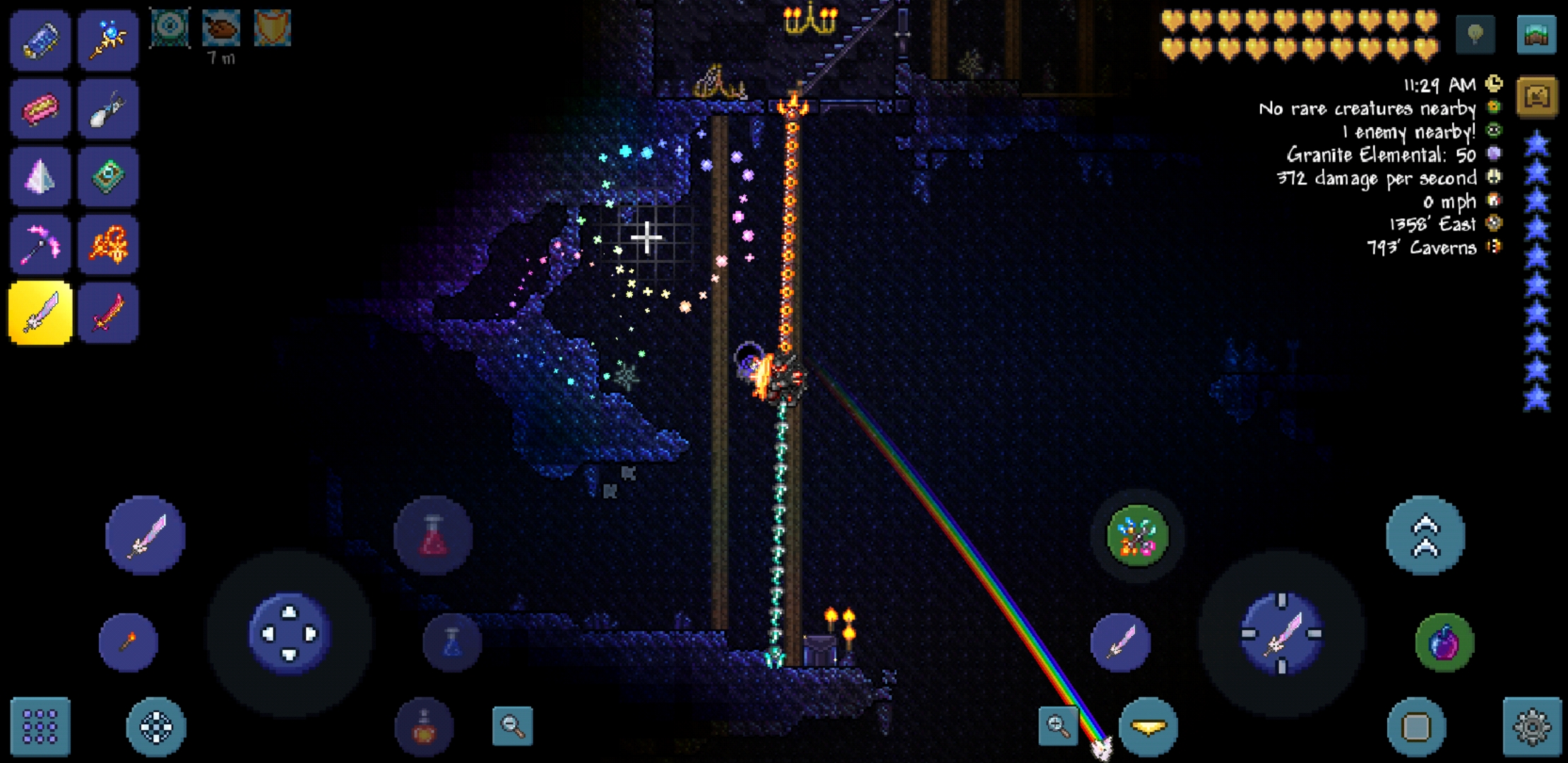Tap the zoom-out magnifier button
1568x763 pixels.
coord(513,728)
